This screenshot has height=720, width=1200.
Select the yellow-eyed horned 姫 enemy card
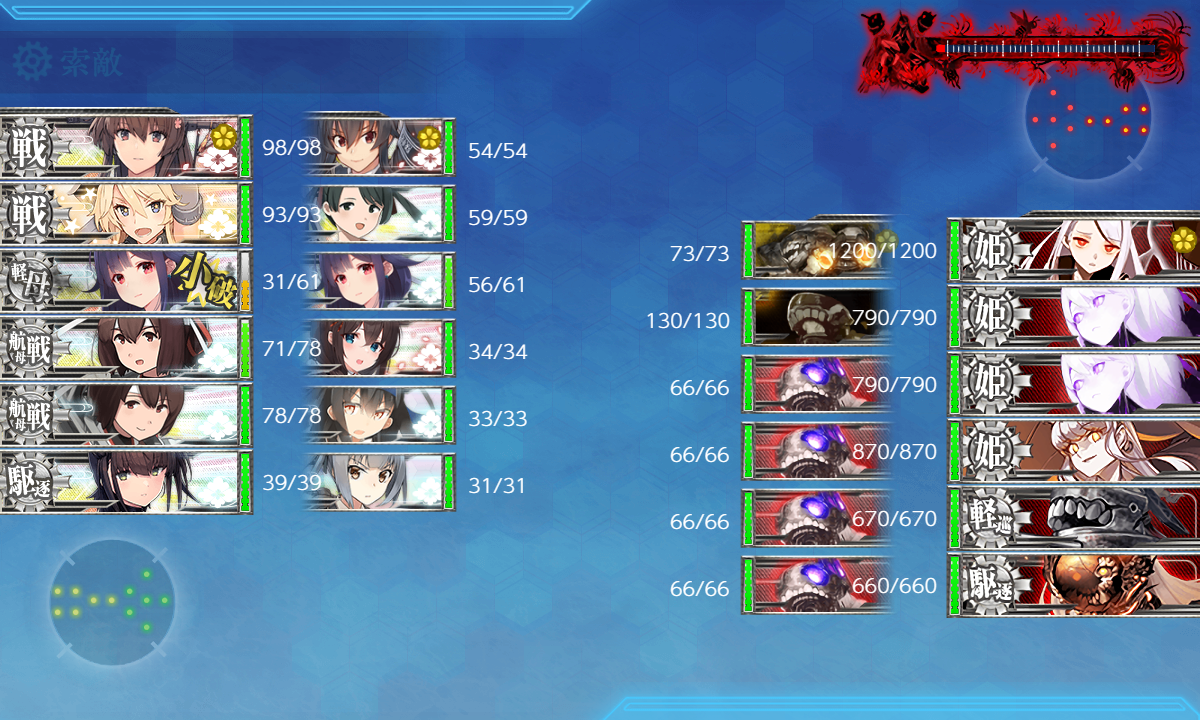(x=1075, y=451)
